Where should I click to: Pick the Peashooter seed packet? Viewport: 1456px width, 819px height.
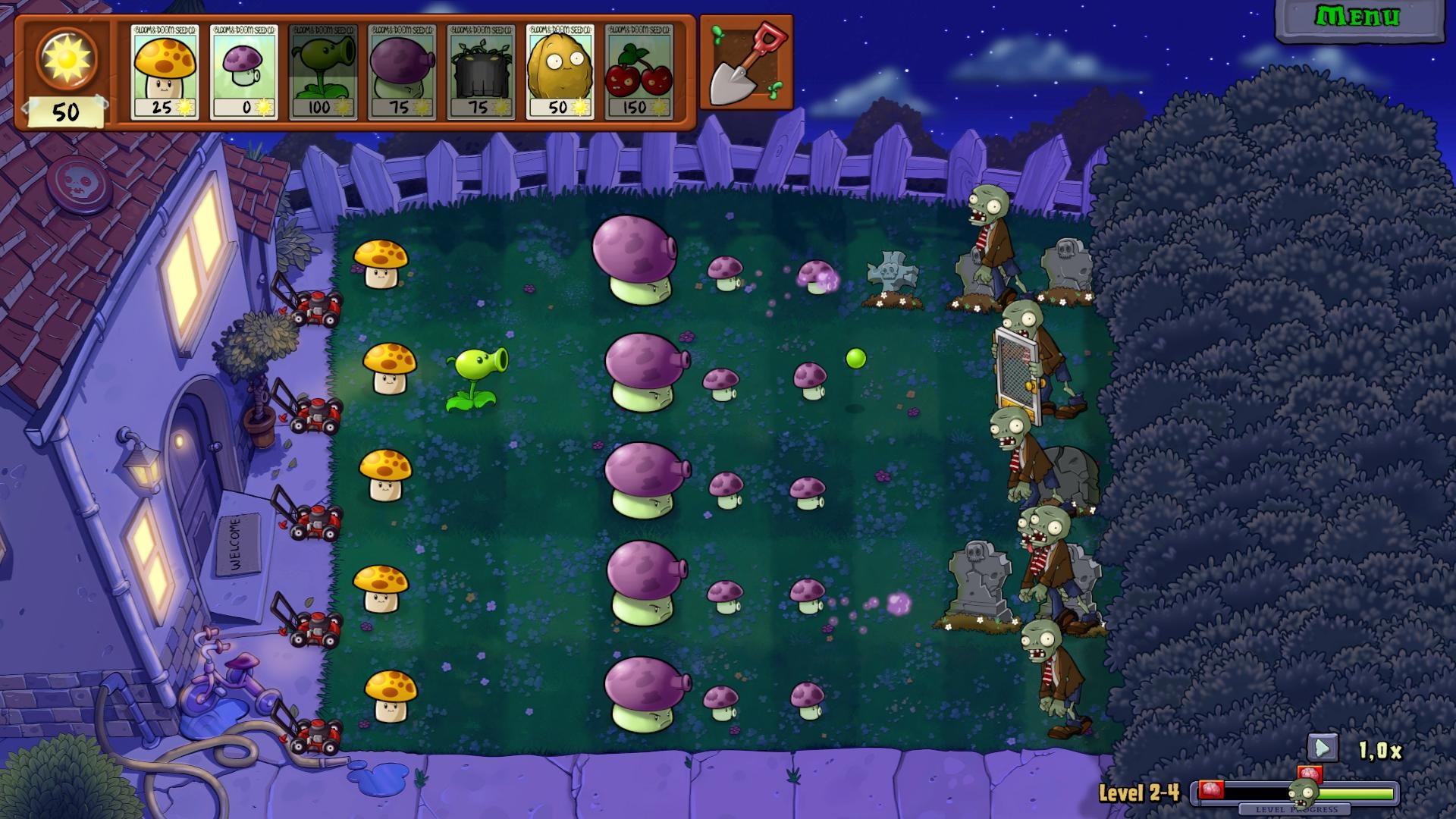click(x=323, y=72)
